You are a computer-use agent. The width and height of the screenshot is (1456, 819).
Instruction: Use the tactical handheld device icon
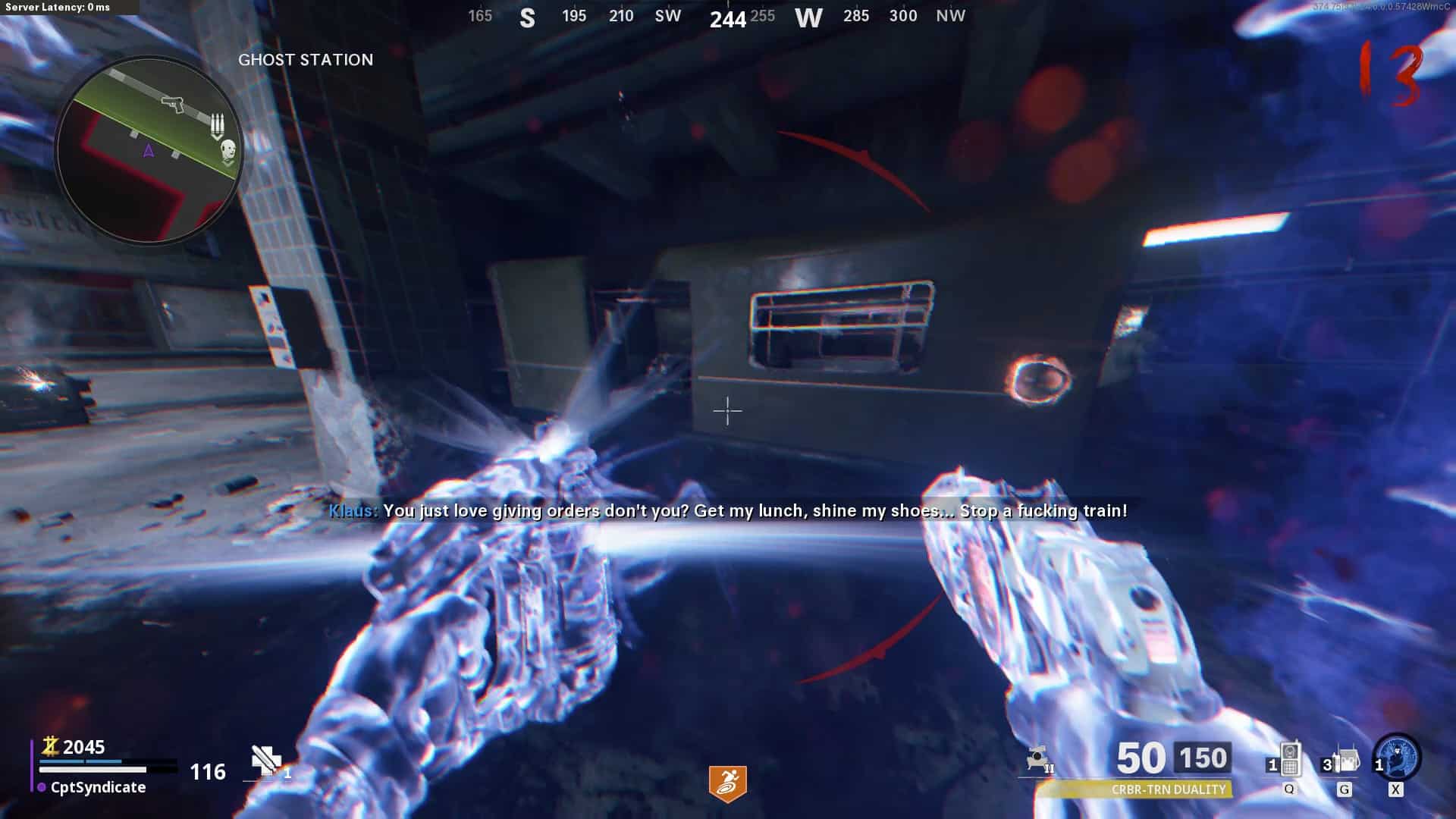pos(1290,760)
